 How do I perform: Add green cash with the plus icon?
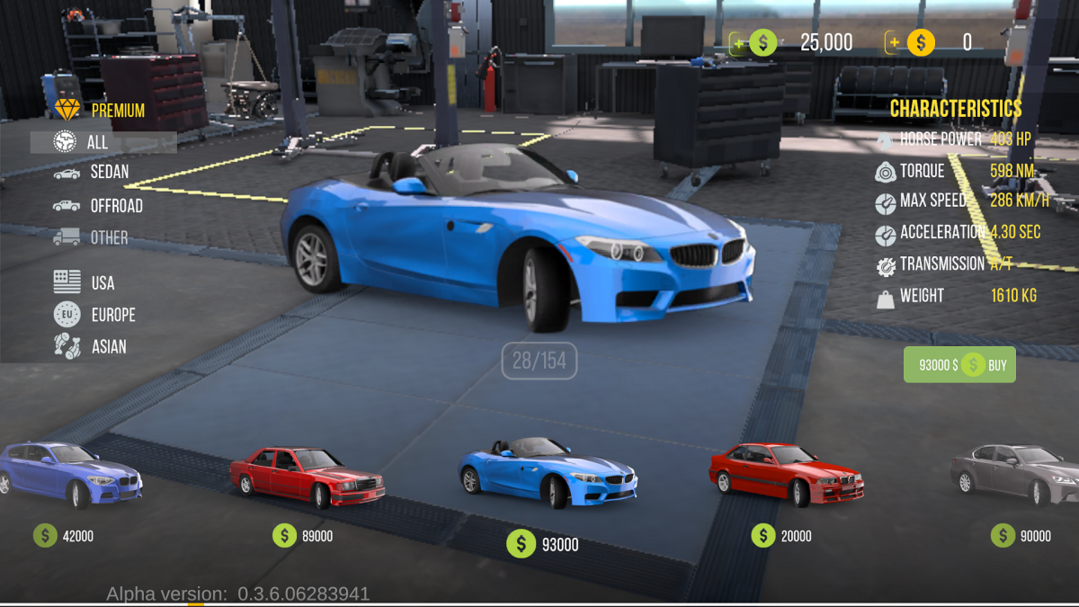[x=739, y=43]
